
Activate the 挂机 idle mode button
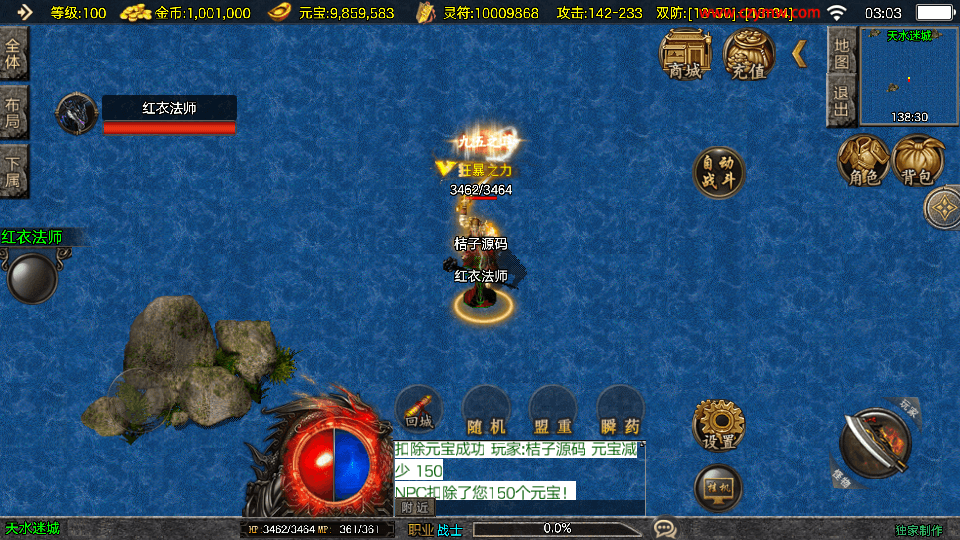click(x=718, y=487)
